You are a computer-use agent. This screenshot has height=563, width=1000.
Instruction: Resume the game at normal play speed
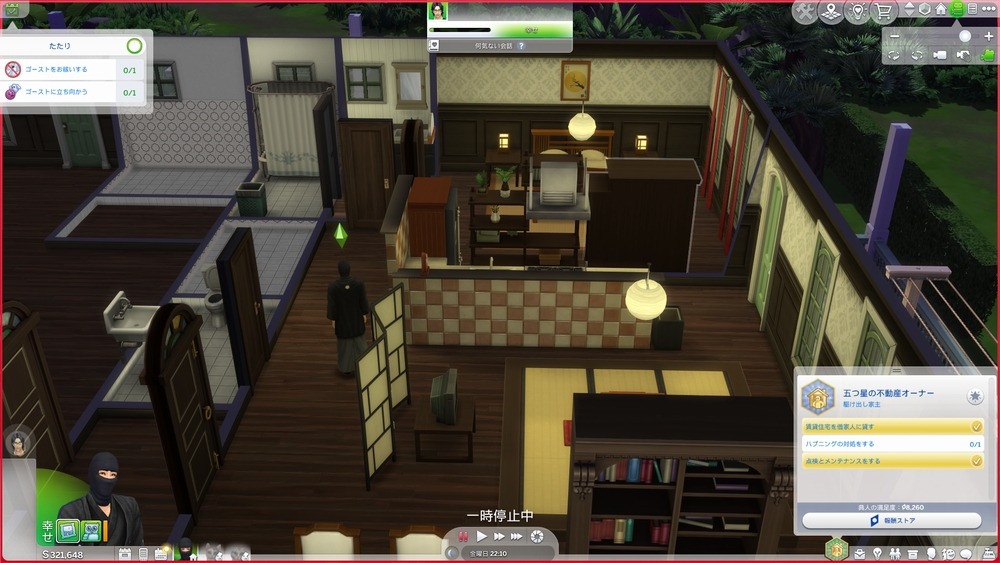(x=482, y=537)
